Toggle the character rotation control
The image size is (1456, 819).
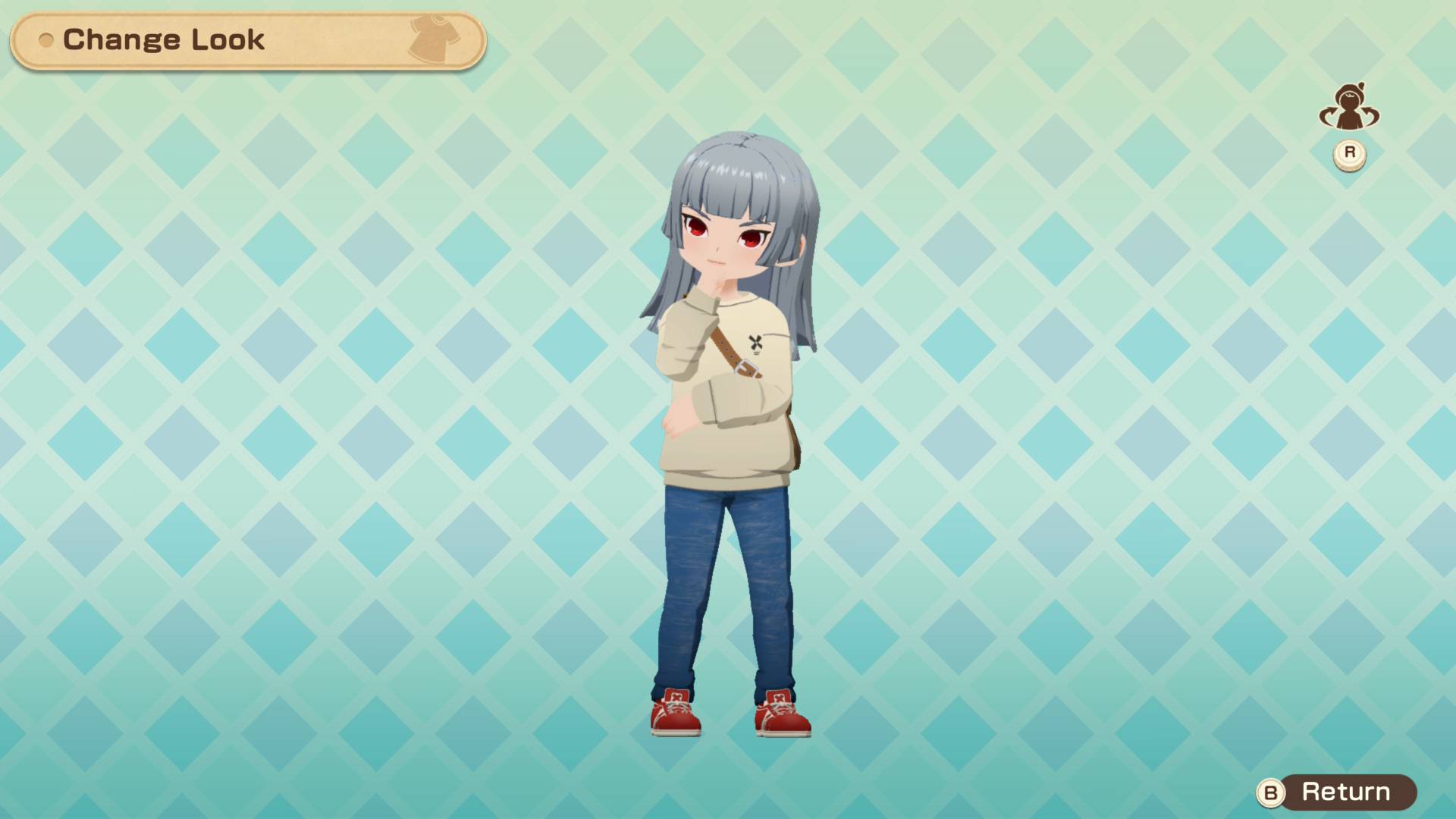[x=1349, y=106]
